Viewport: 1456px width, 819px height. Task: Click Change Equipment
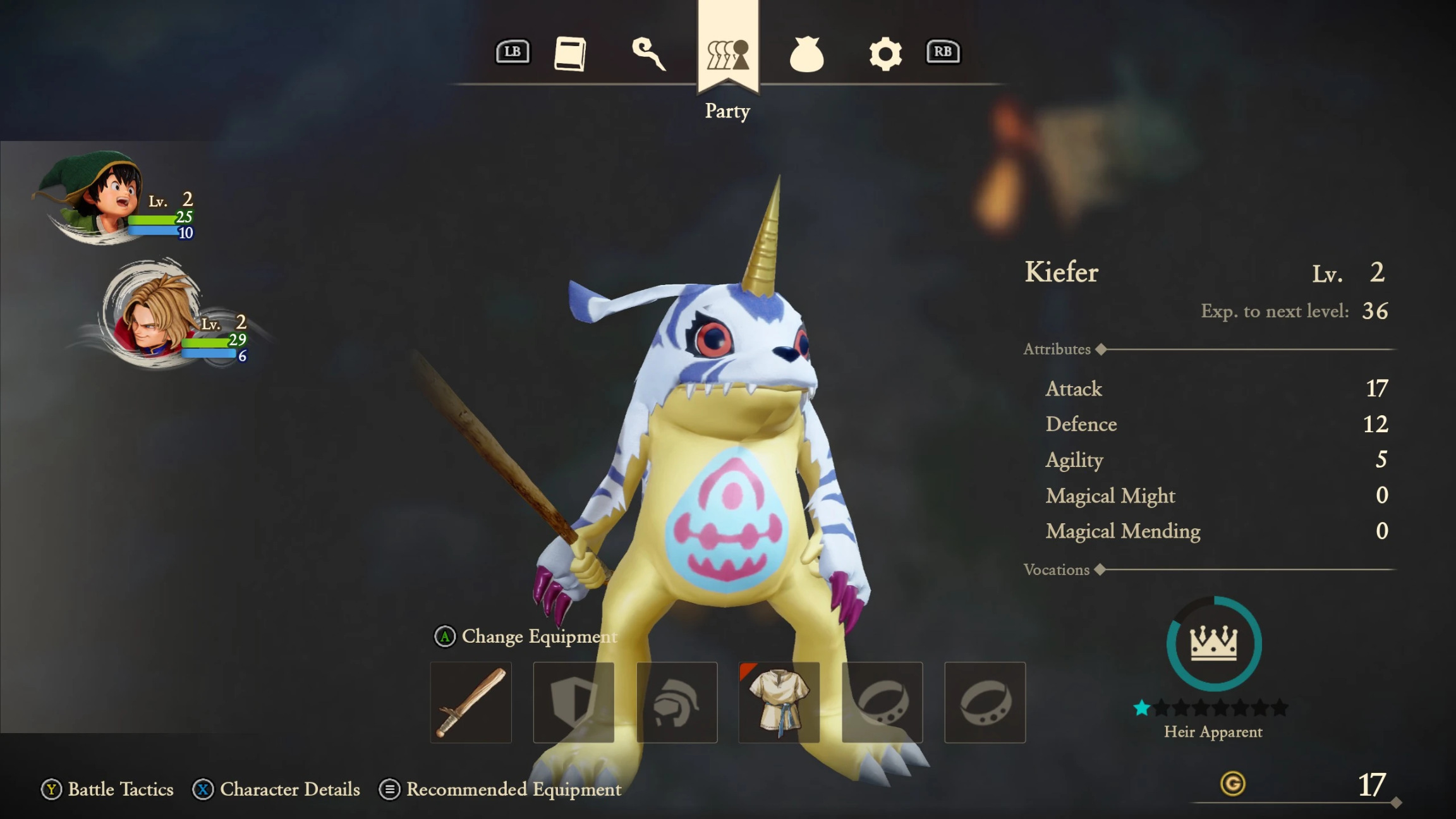coord(526,636)
